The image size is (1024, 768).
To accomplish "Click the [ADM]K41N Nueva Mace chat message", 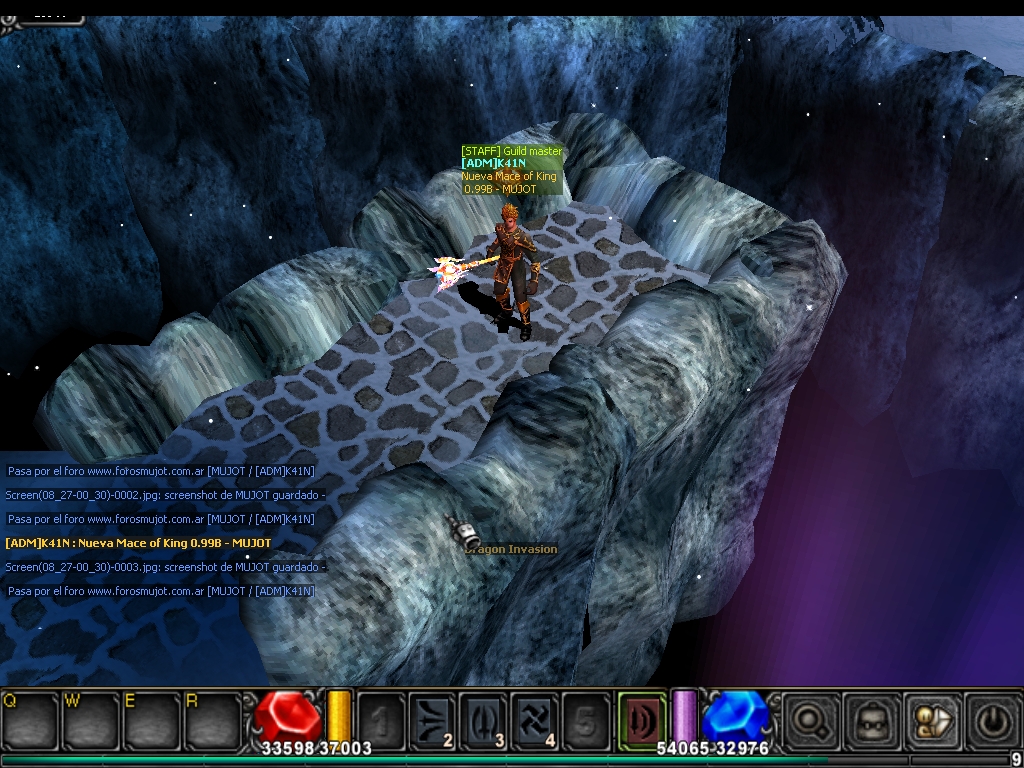I will click(x=138, y=543).
